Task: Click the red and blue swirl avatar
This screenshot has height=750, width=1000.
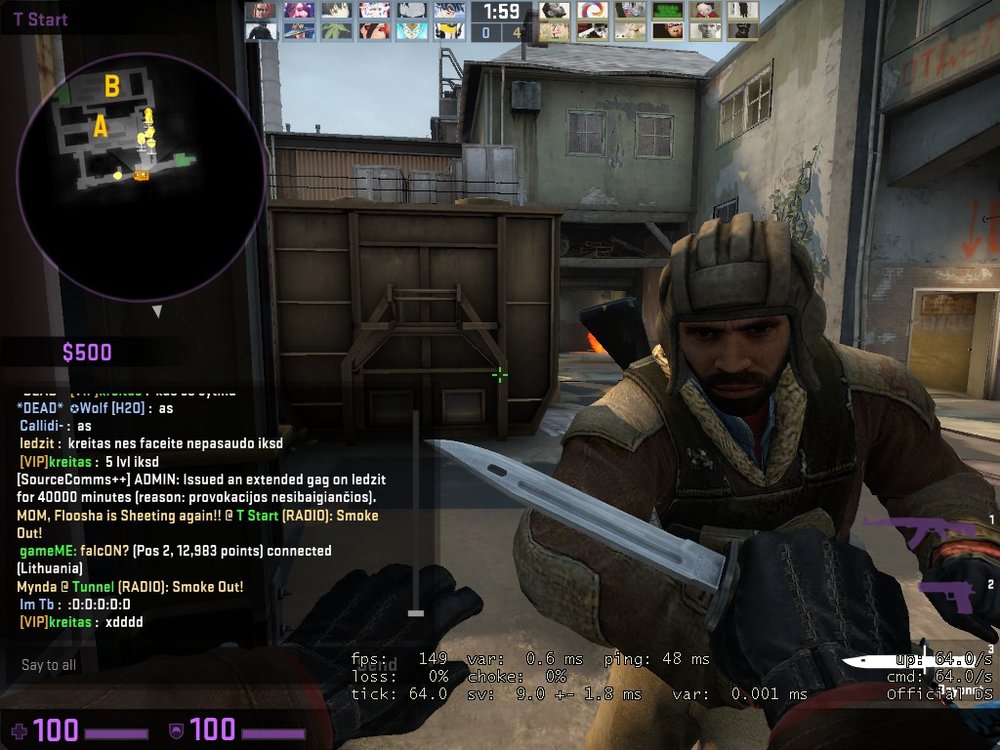Action: (593, 10)
